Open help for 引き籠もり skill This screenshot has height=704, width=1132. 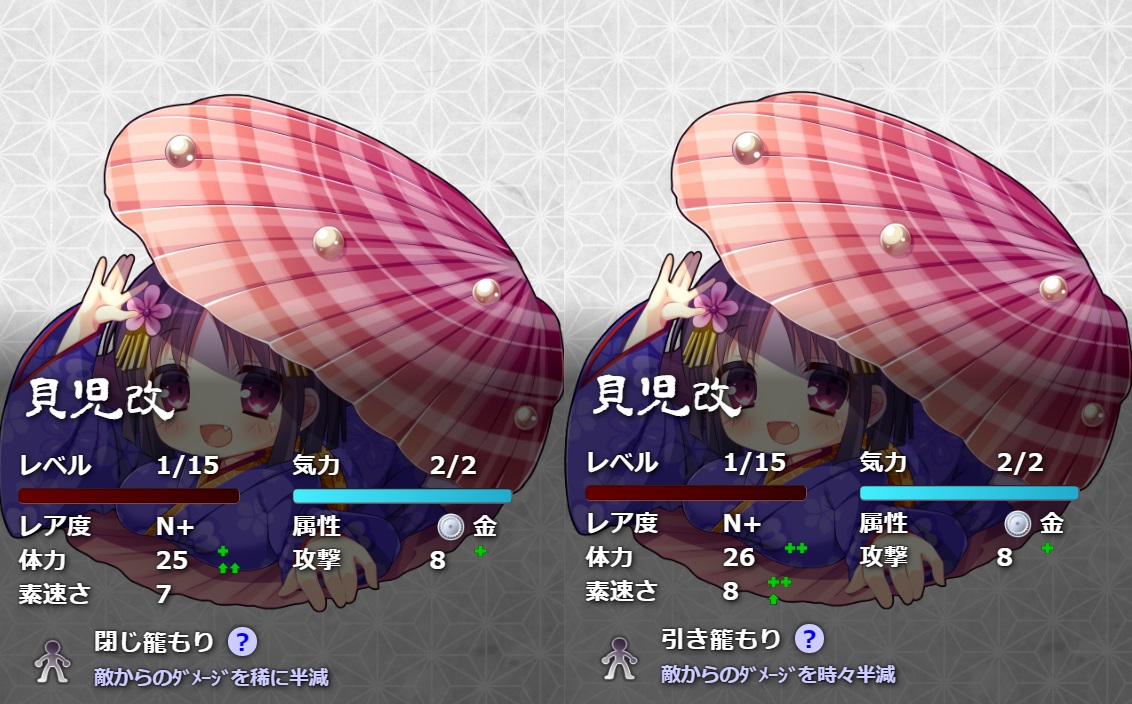pos(809,638)
